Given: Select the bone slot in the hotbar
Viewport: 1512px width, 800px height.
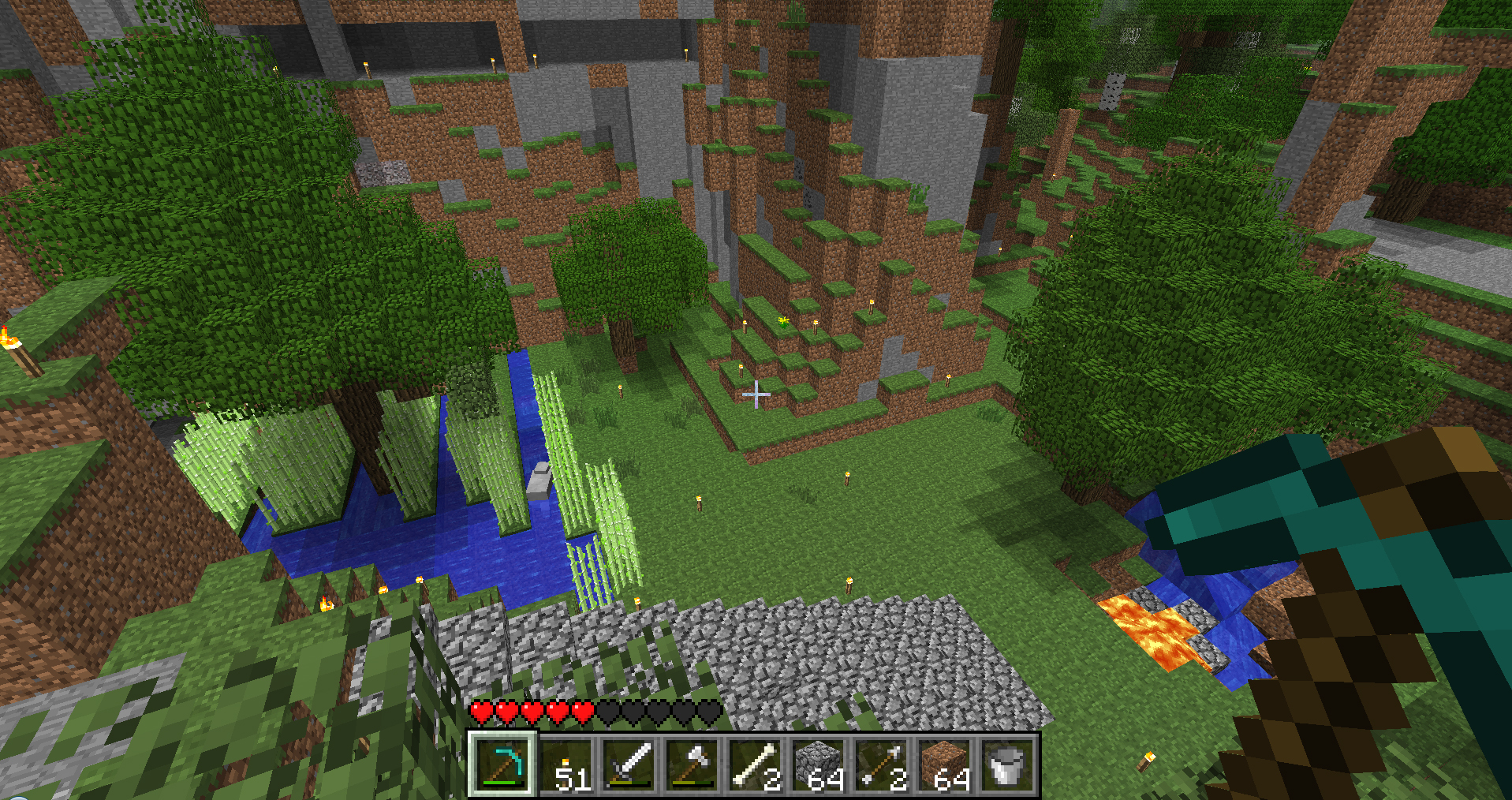Looking at the screenshot, I should point(755,764).
